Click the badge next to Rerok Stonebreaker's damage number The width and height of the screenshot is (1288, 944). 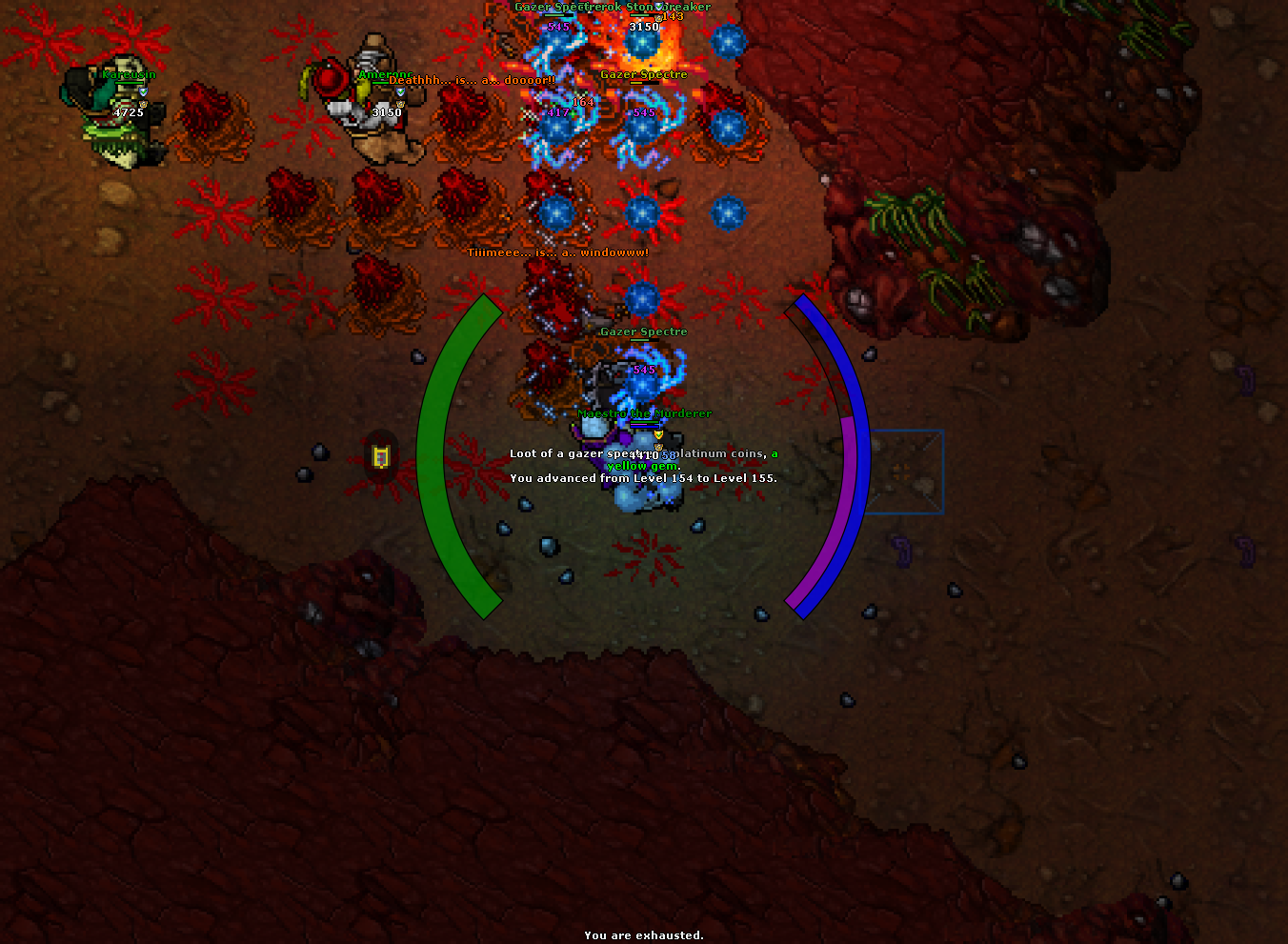(658, 18)
